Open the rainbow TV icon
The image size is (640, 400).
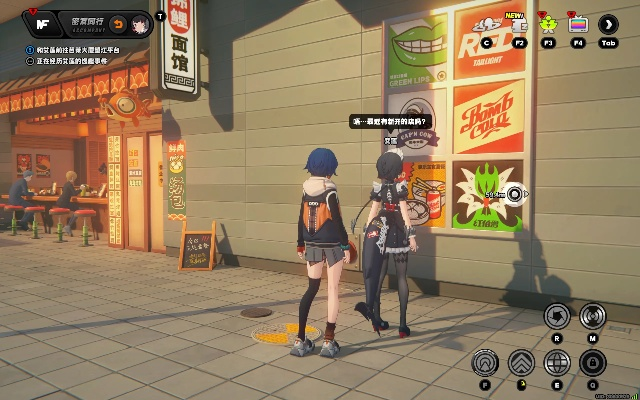[x=576, y=25]
